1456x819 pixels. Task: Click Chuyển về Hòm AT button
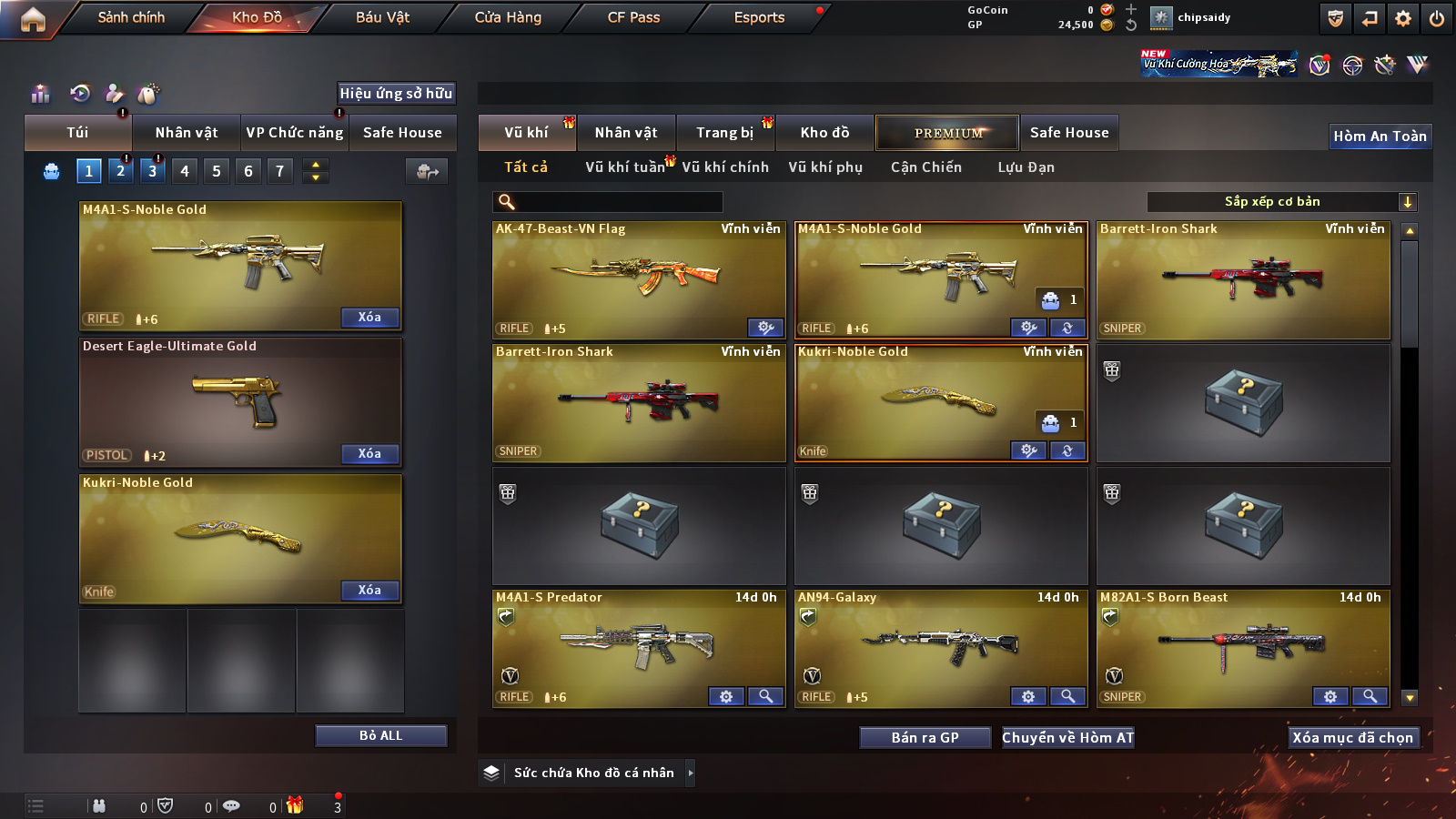[x=1067, y=738]
